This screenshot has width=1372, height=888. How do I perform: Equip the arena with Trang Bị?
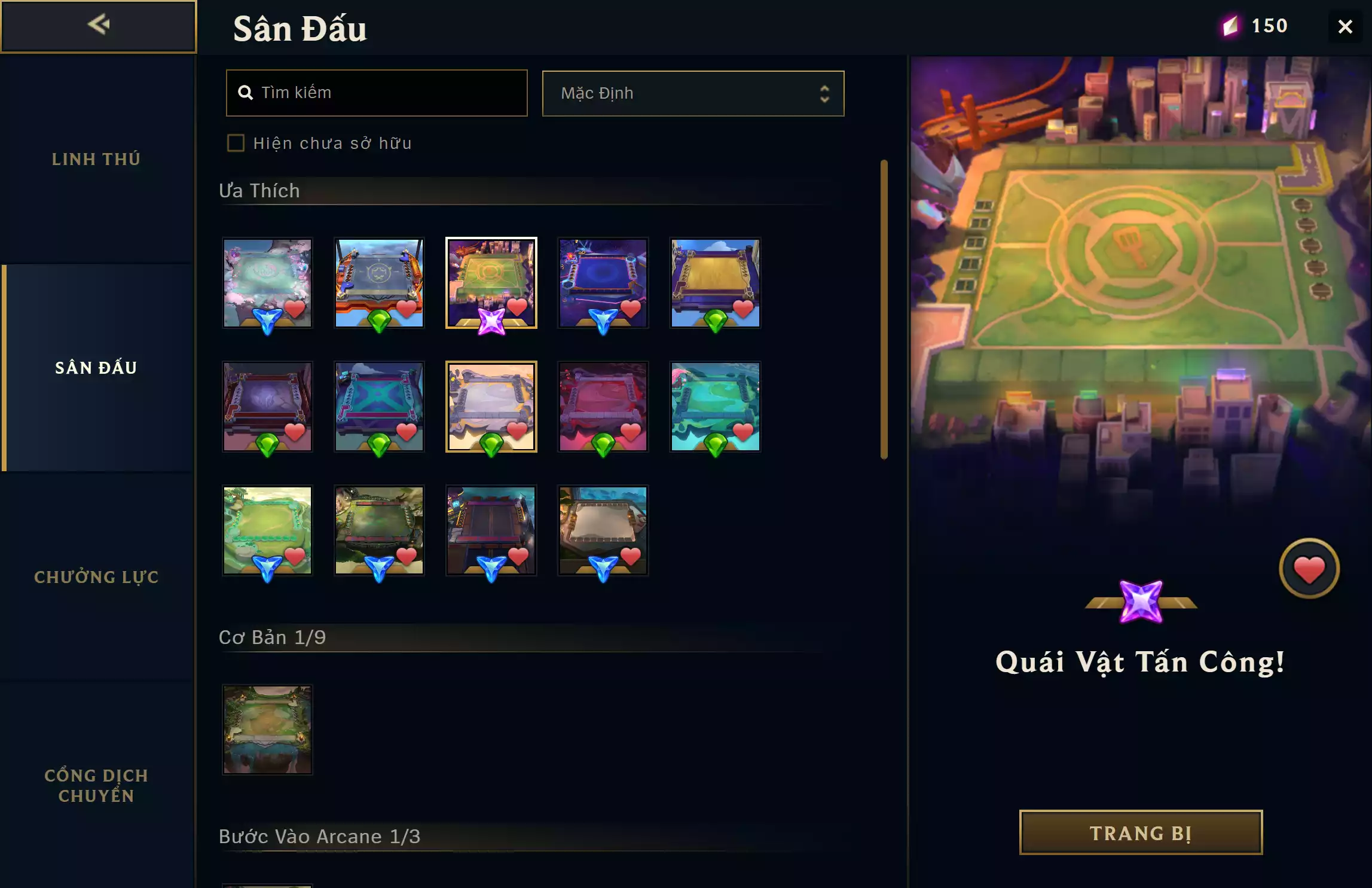click(1140, 832)
